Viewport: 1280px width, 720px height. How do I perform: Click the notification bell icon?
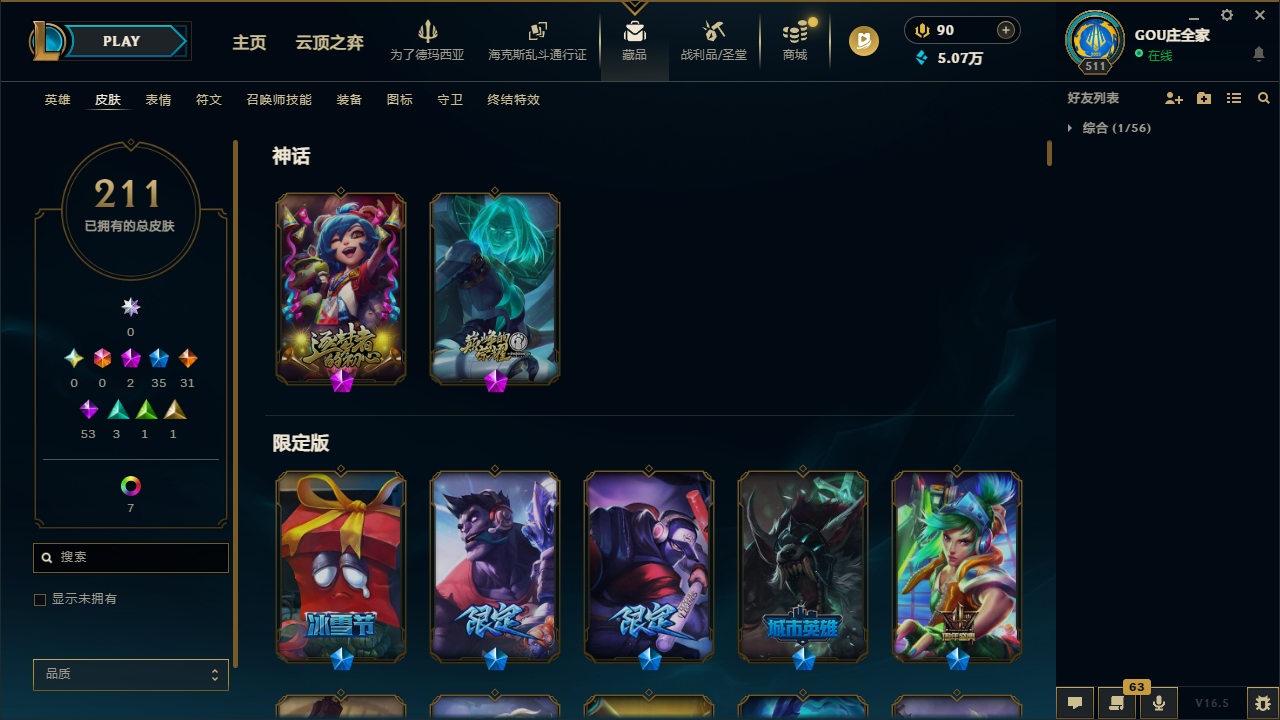click(x=1259, y=55)
